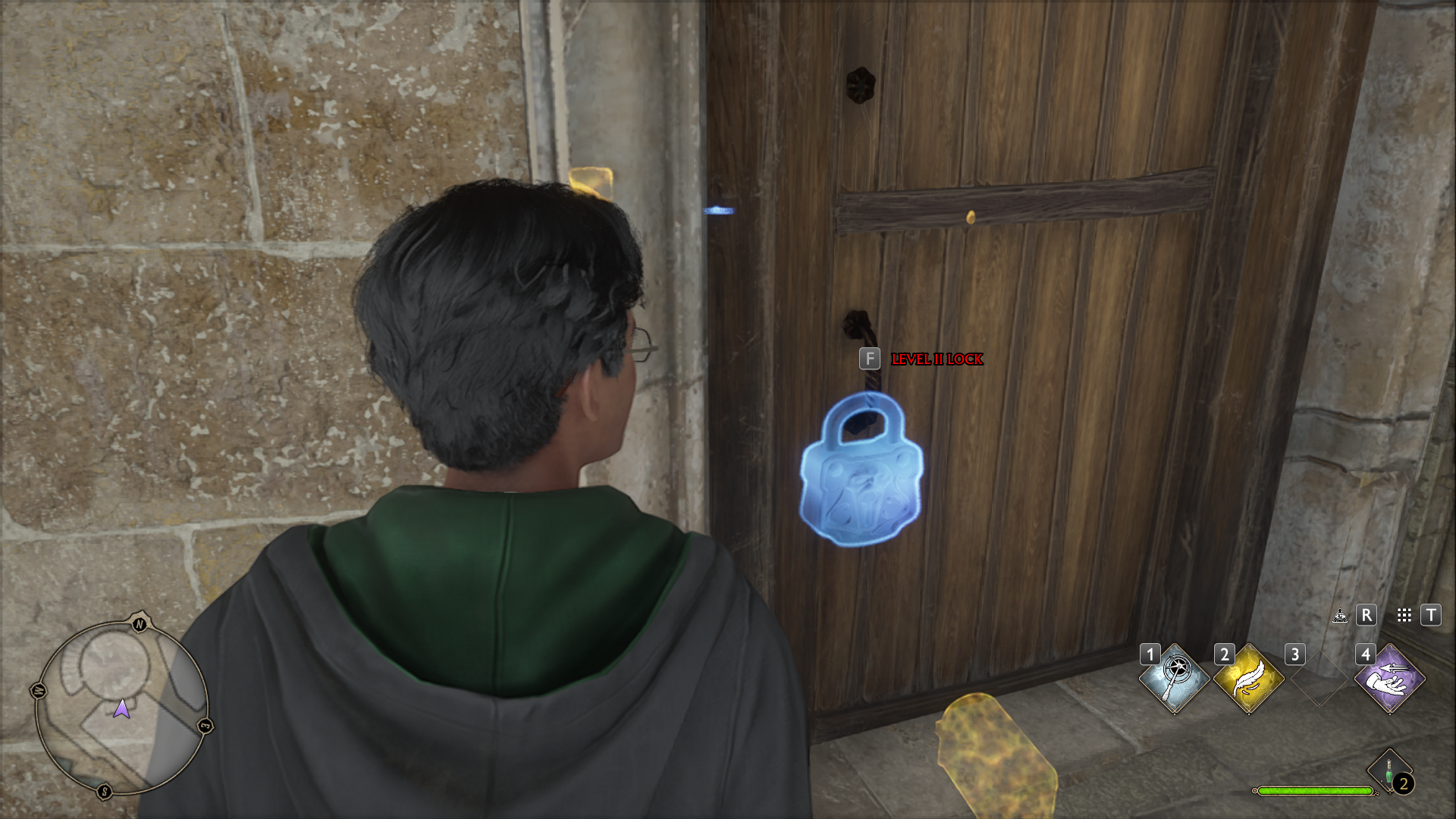Image resolution: width=1456 pixels, height=819 pixels.
Task: Click the R key prompt icon
Action: click(x=1367, y=616)
